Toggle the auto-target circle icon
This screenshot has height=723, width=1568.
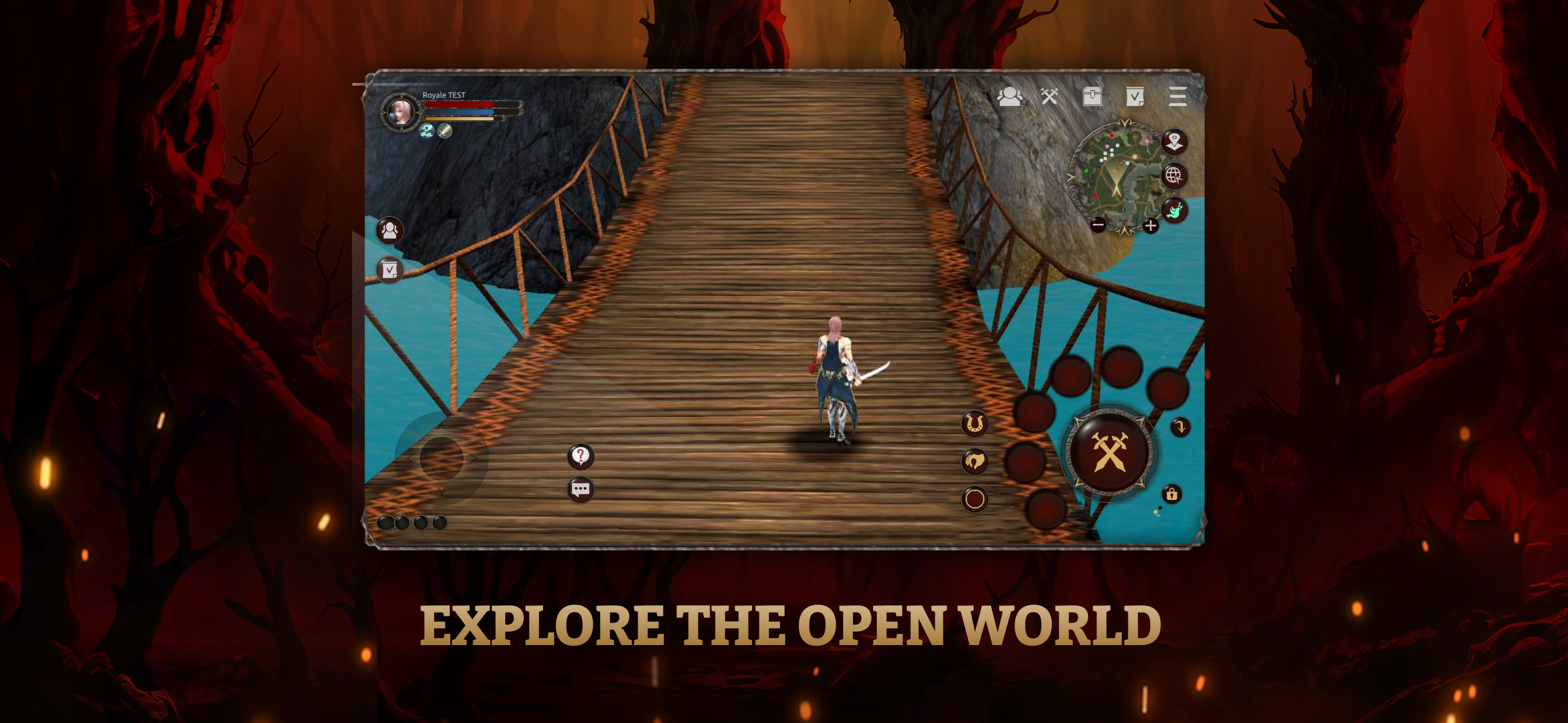pos(974,499)
